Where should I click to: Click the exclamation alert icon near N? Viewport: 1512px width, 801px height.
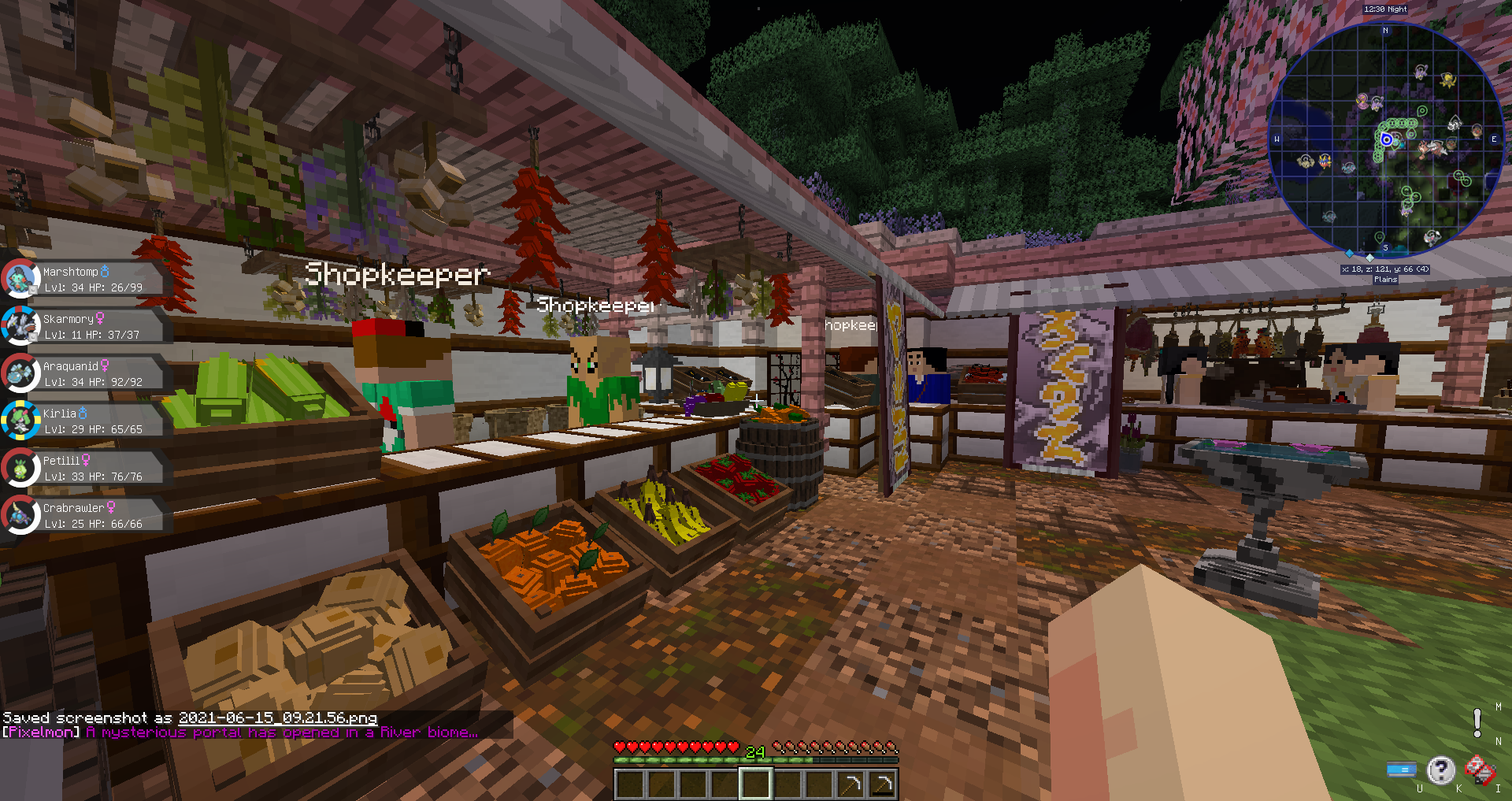pyautogui.click(x=1479, y=721)
